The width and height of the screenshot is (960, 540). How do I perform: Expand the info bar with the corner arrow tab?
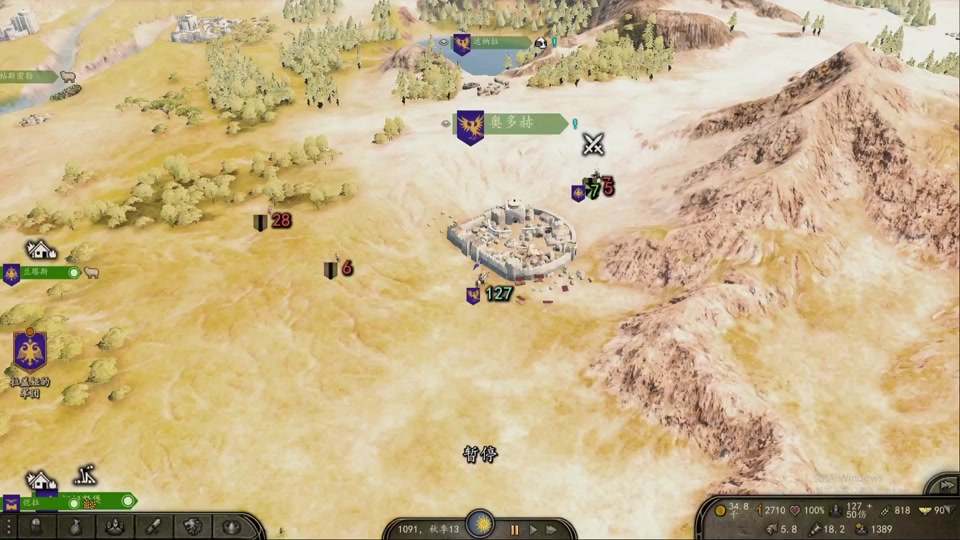click(x=942, y=484)
